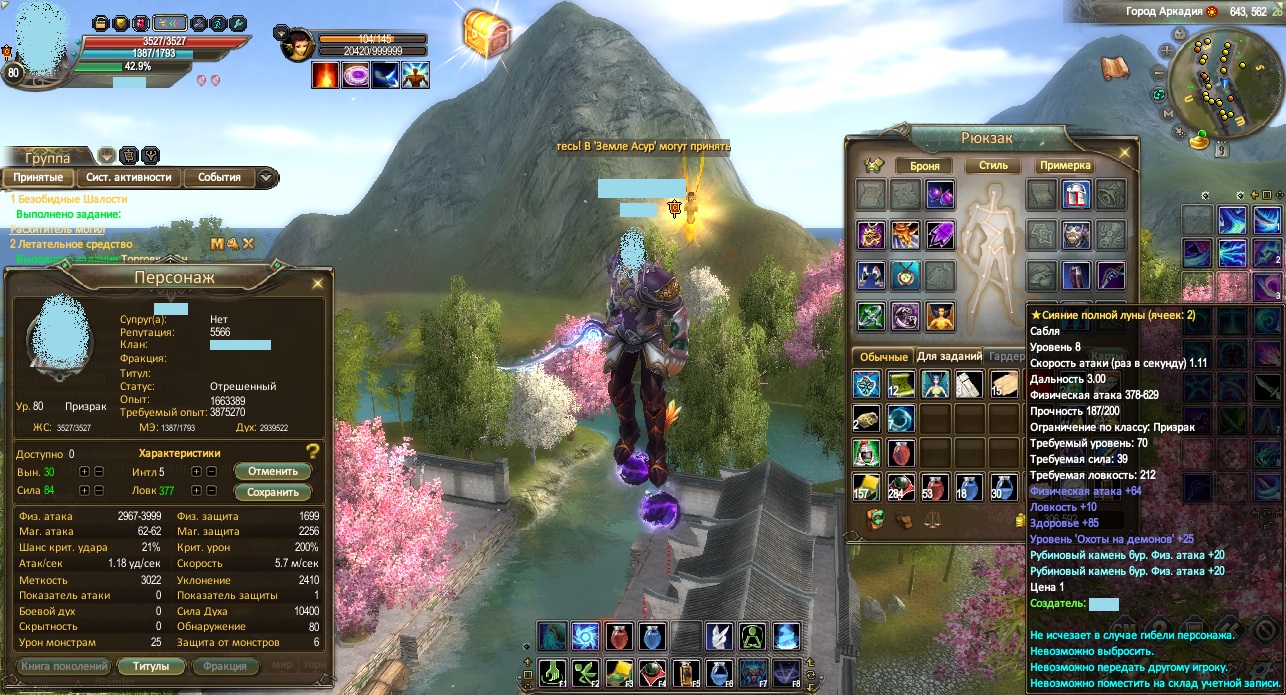Switch to the Стиль tab

pos(993,166)
